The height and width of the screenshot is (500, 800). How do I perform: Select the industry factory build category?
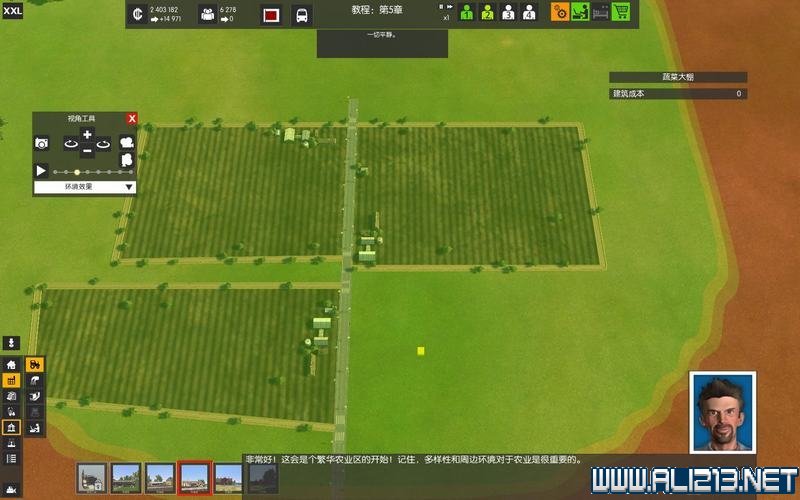tap(12, 381)
